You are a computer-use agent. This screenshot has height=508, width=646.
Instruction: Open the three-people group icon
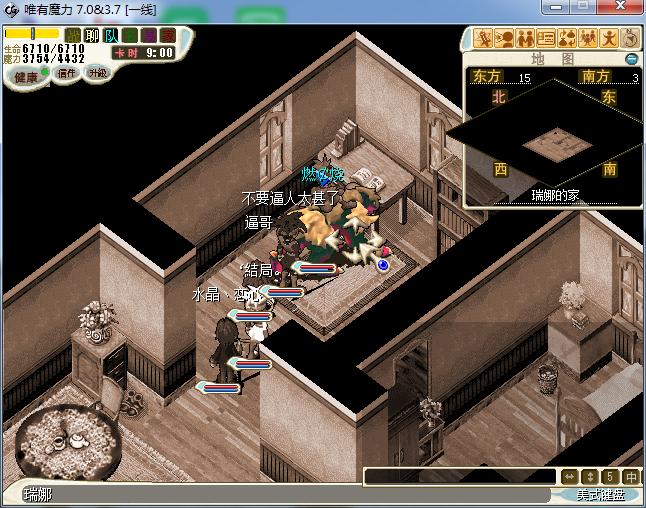589,39
